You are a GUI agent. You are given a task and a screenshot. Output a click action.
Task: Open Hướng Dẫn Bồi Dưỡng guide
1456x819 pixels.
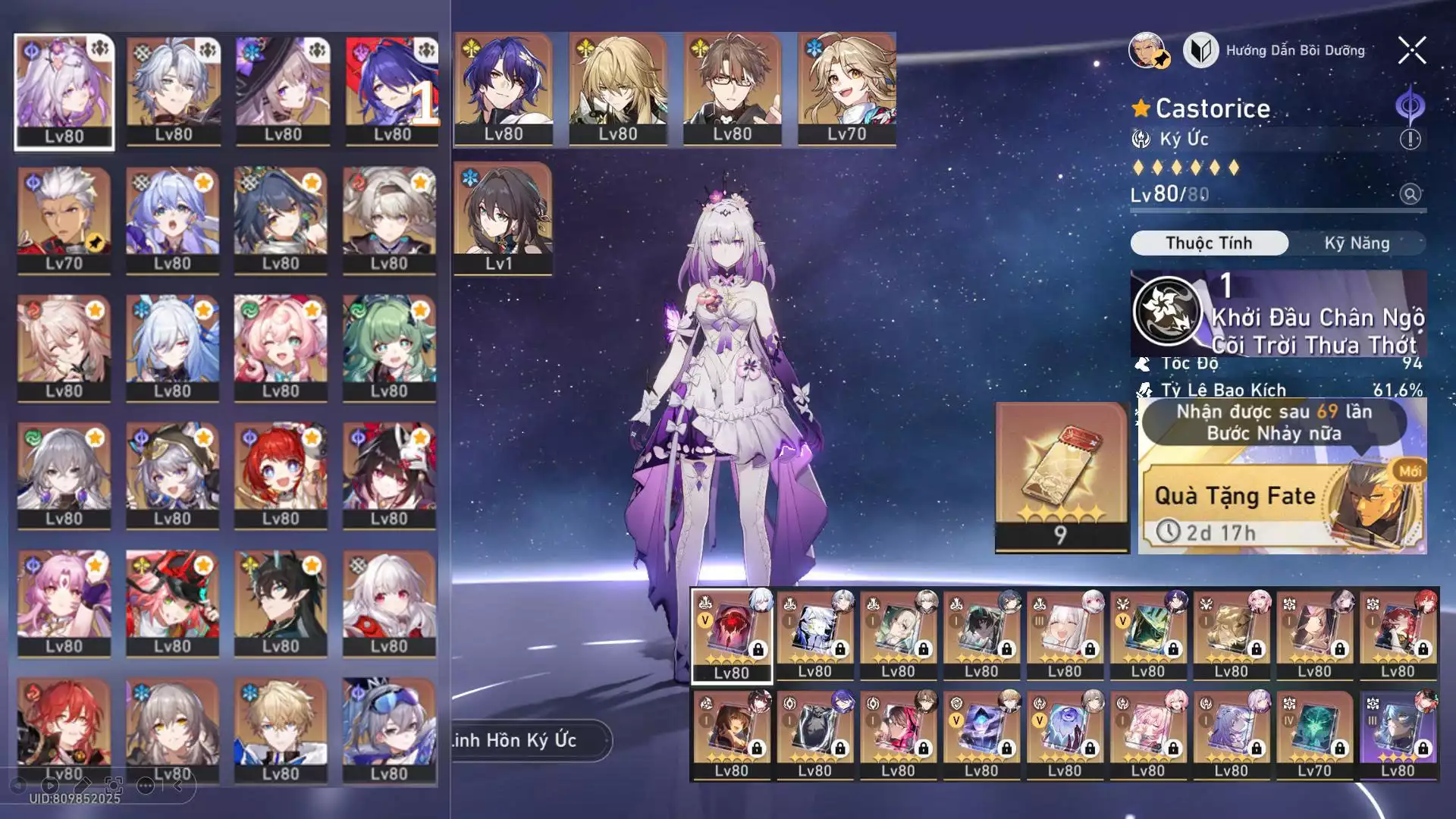1282,51
